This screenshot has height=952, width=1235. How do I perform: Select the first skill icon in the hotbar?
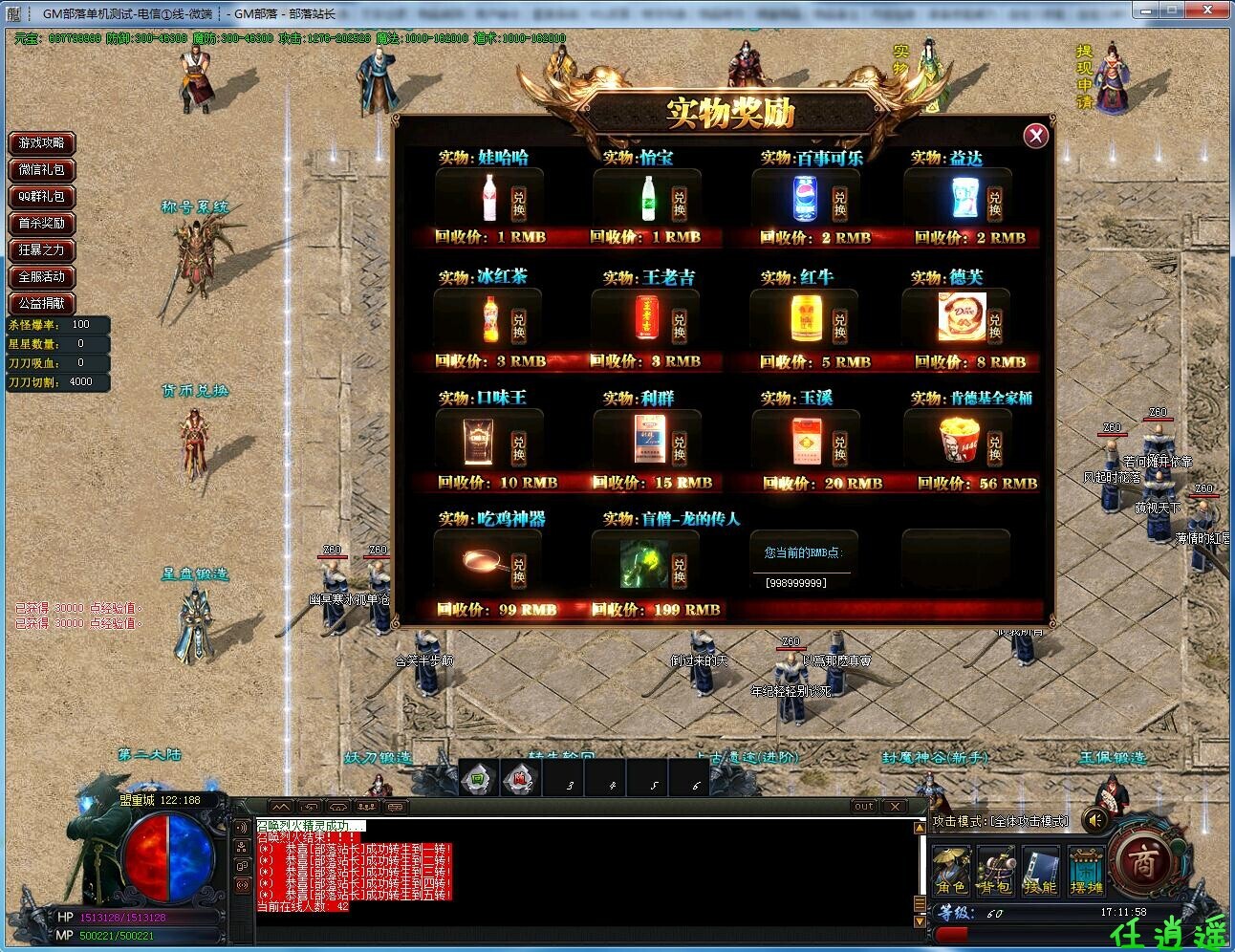(476, 777)
